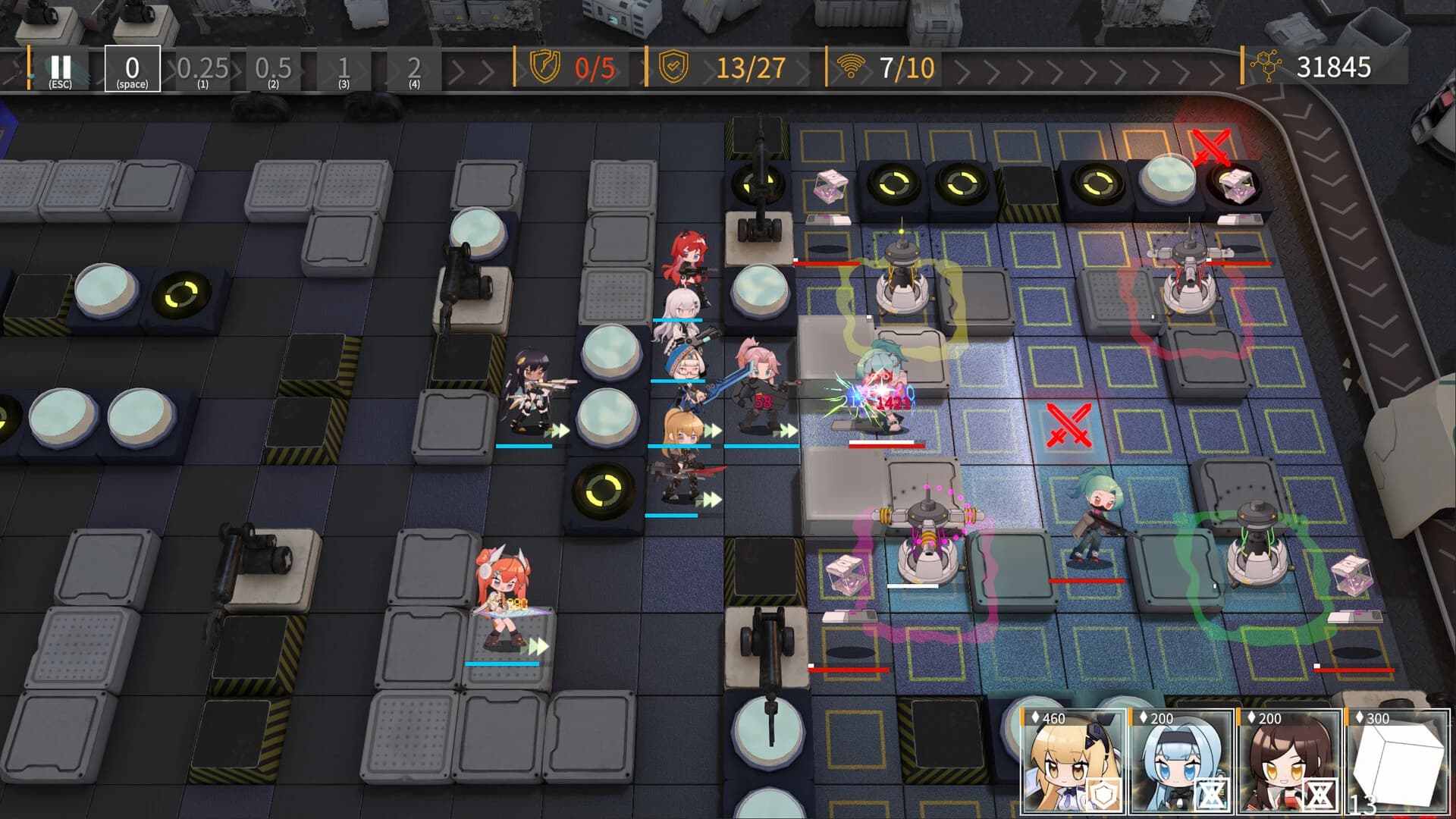Screen dimensions: 1456x819
Task: Click the molecule icon beside 31845 currency
Action: coord(1266,67)
